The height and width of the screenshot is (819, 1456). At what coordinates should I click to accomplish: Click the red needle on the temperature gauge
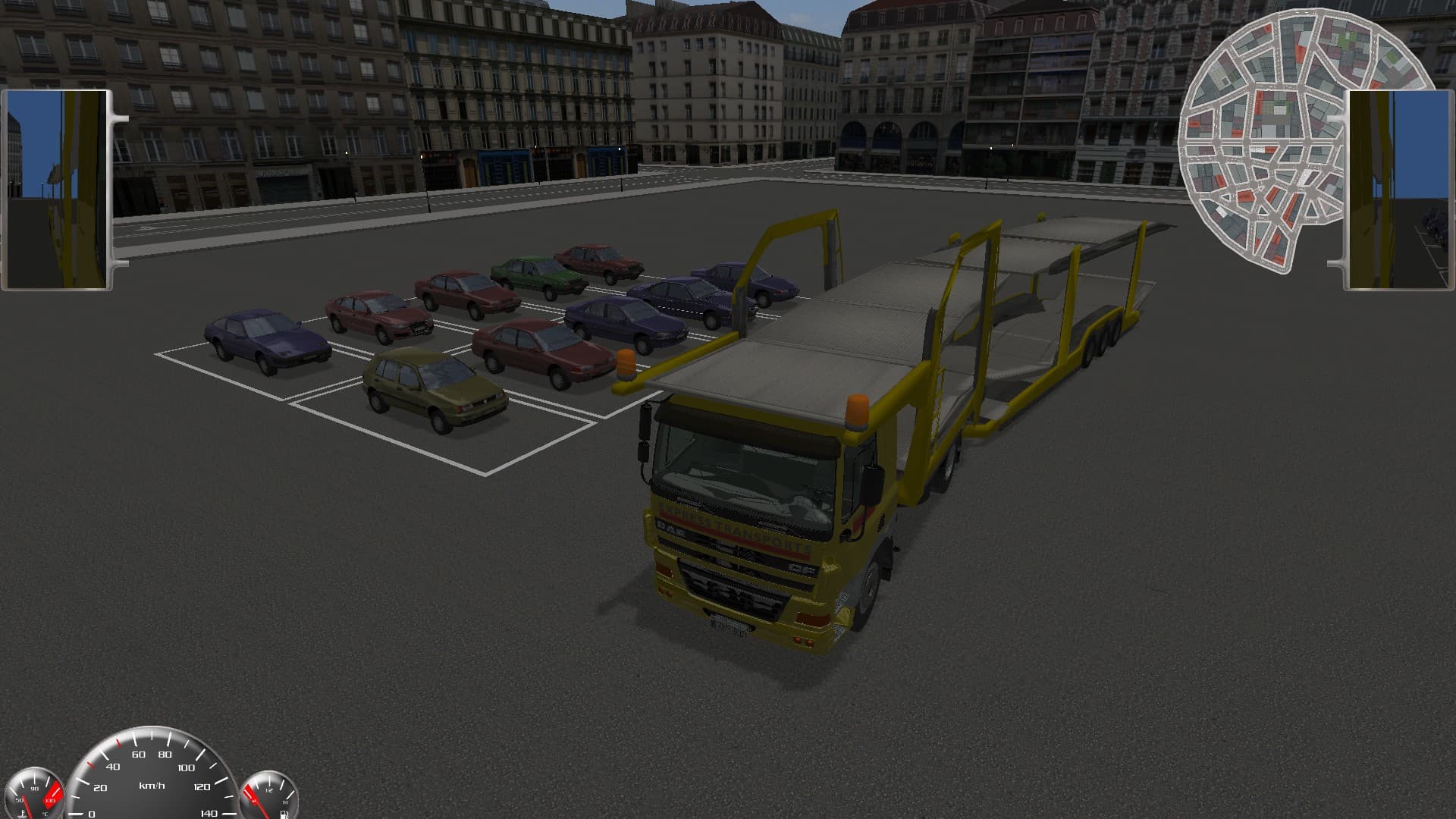point(27,805)
